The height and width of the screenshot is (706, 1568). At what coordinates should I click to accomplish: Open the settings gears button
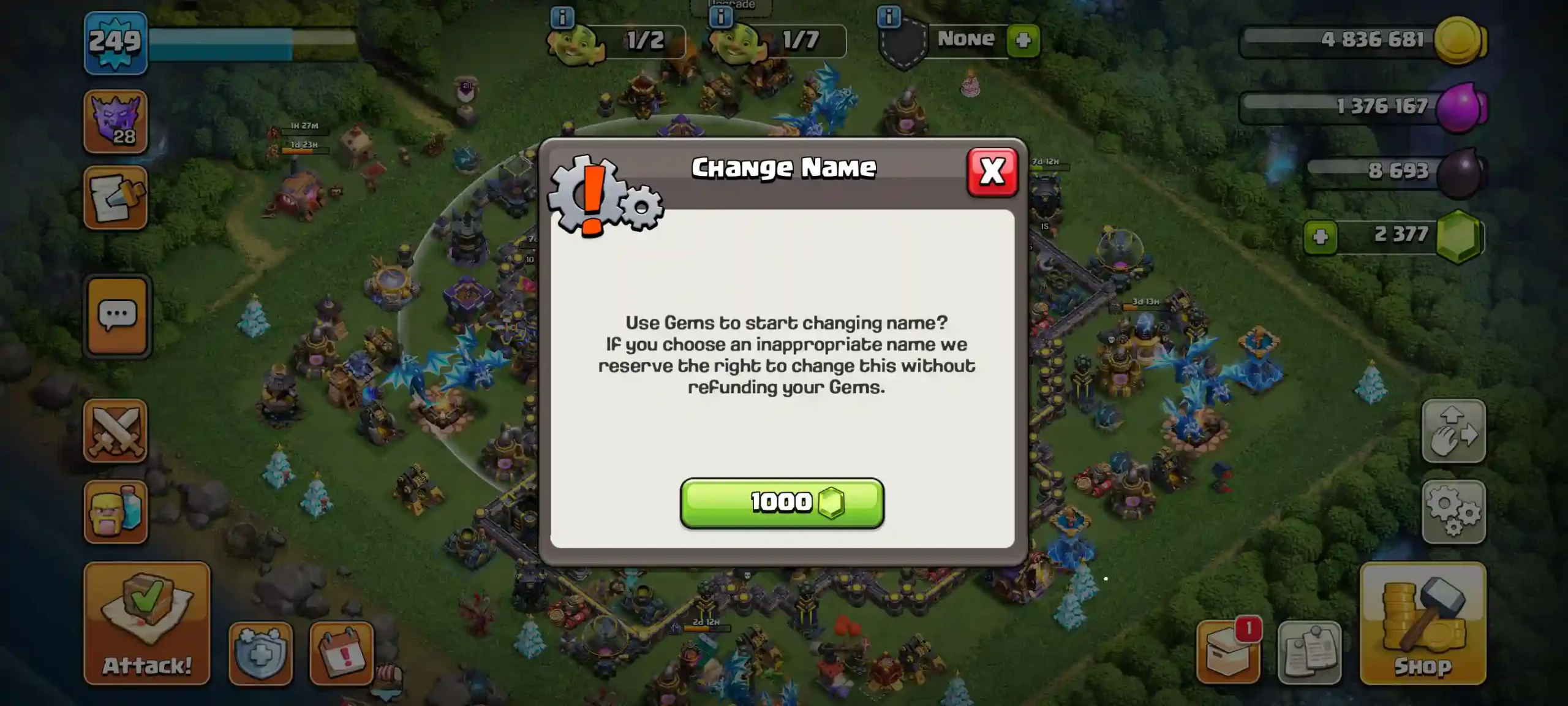point(1453,512)
